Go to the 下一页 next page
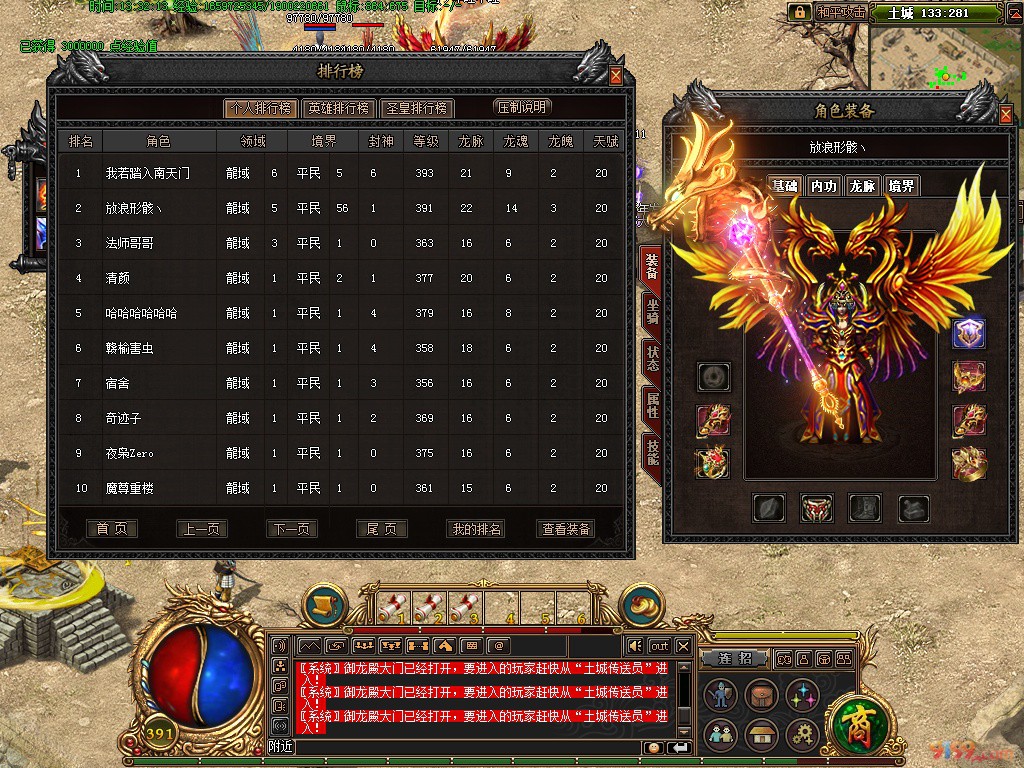The image size is (1024, 768). point(292,529)
